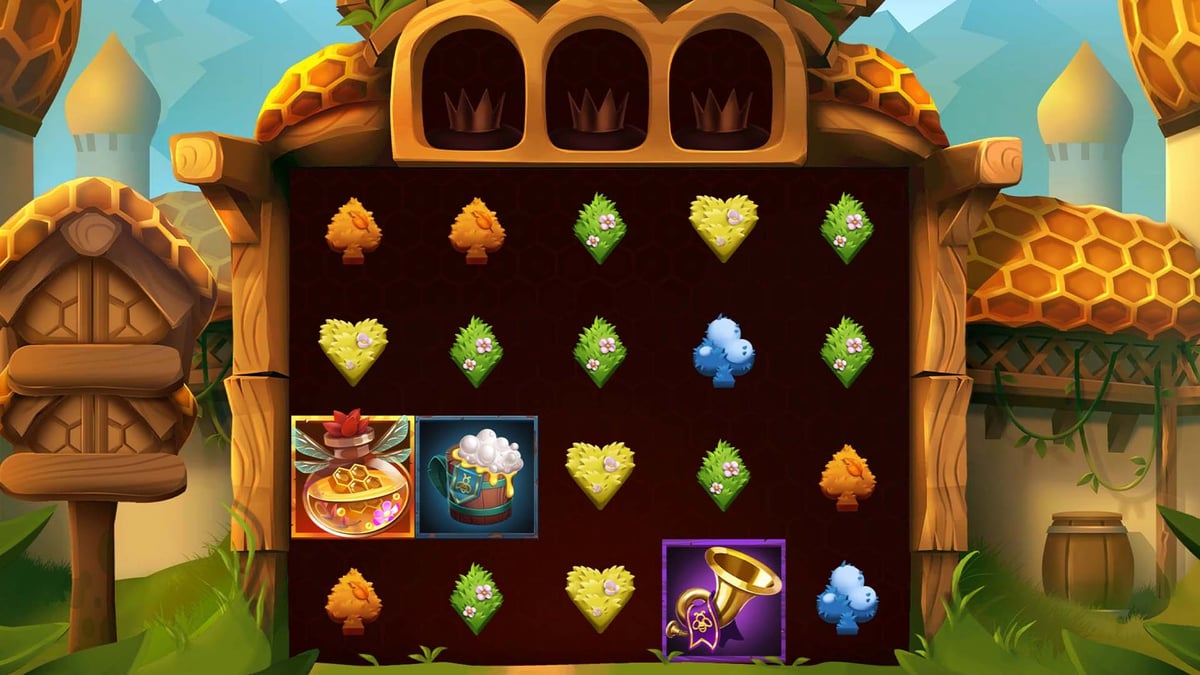Select the honey potion bottle symbol
This screenshot has height=675, width=1200.
pyautogui.click(x=352, y=477)
